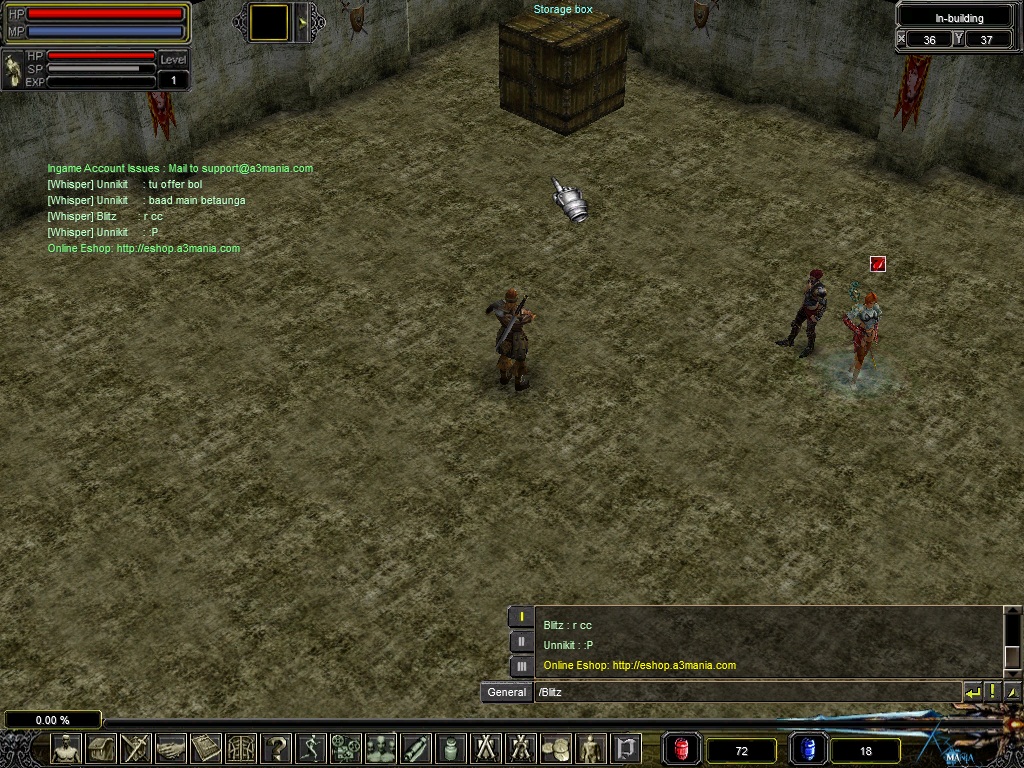Open the question mark help icon
Image resolution: width=1024 pixels, height=768 pixels.
coord(276,748)
